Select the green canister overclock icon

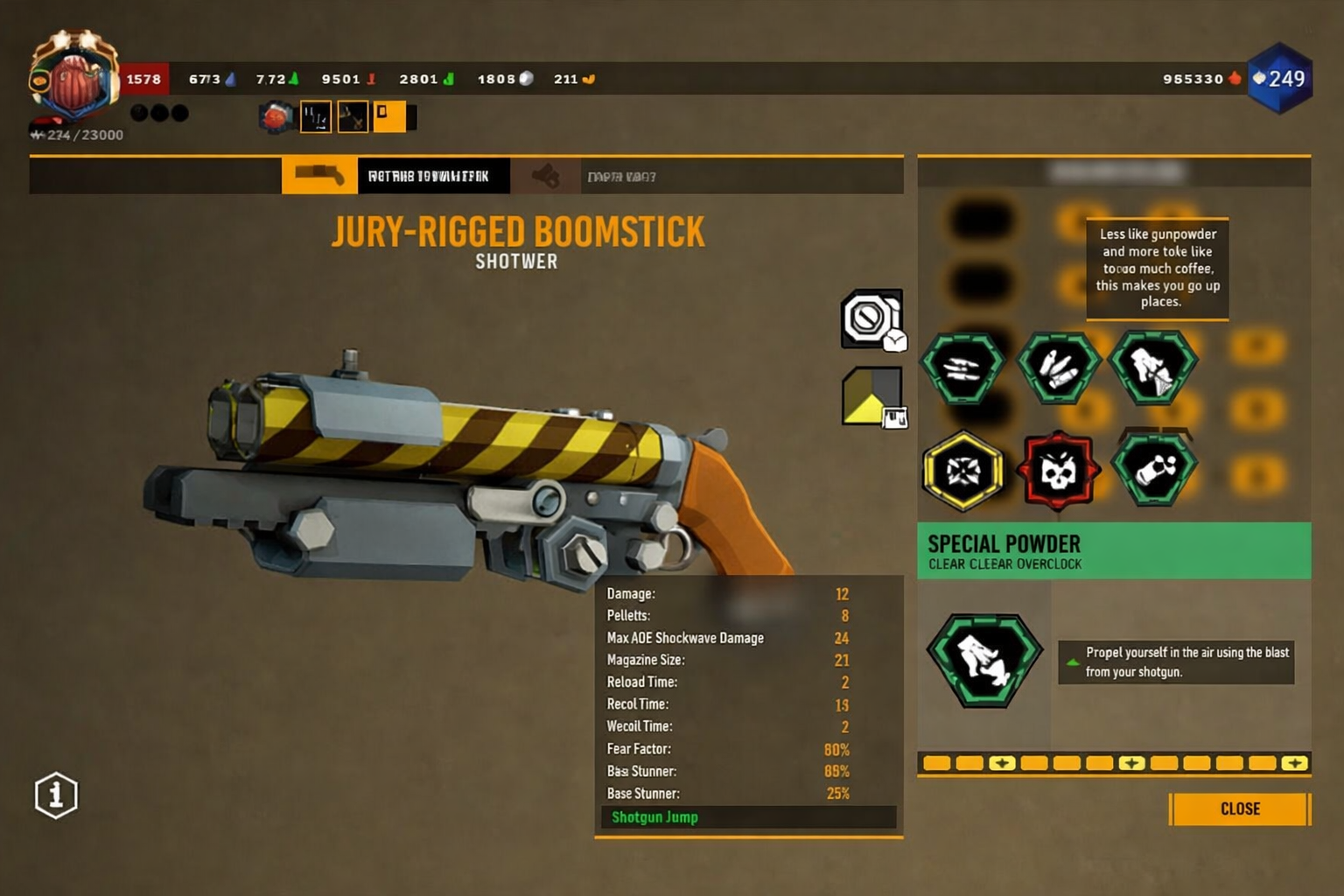(1154, 471)
